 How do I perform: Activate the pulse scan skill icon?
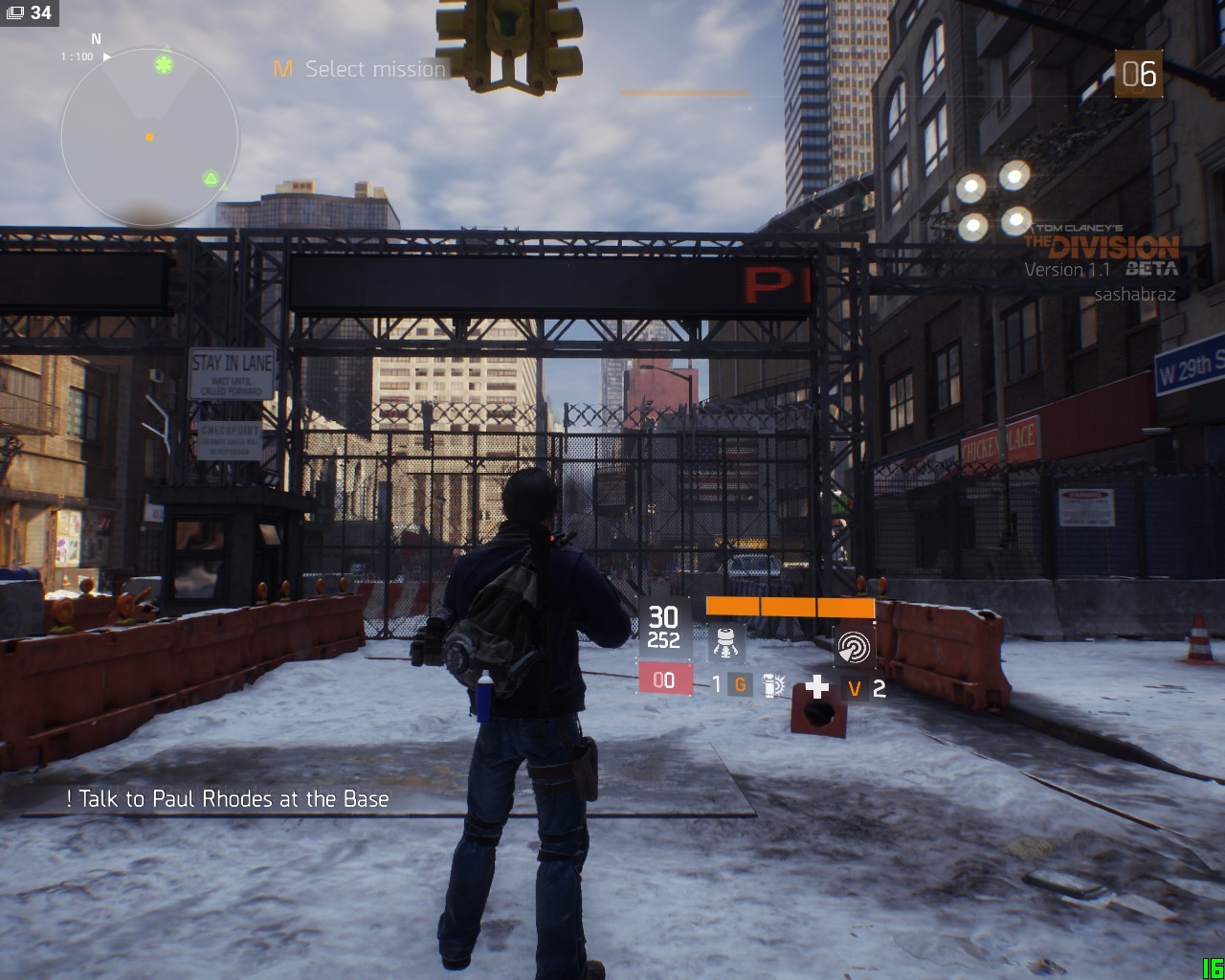853,646
